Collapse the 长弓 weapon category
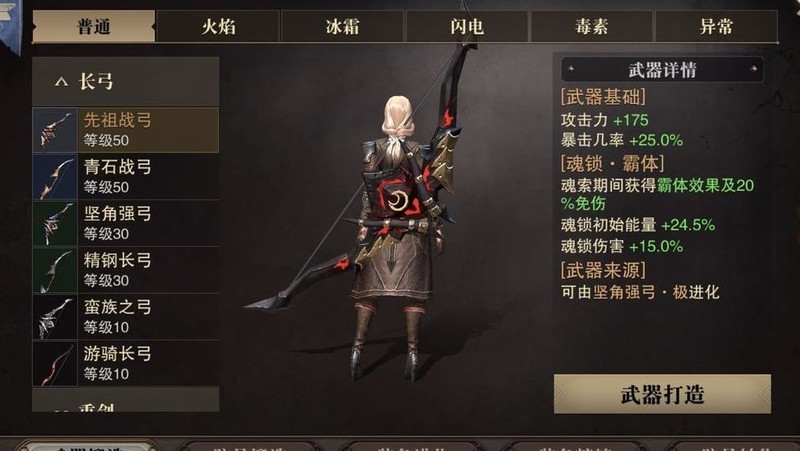This screenshot has width=800, height=451. tap(125, 82)
